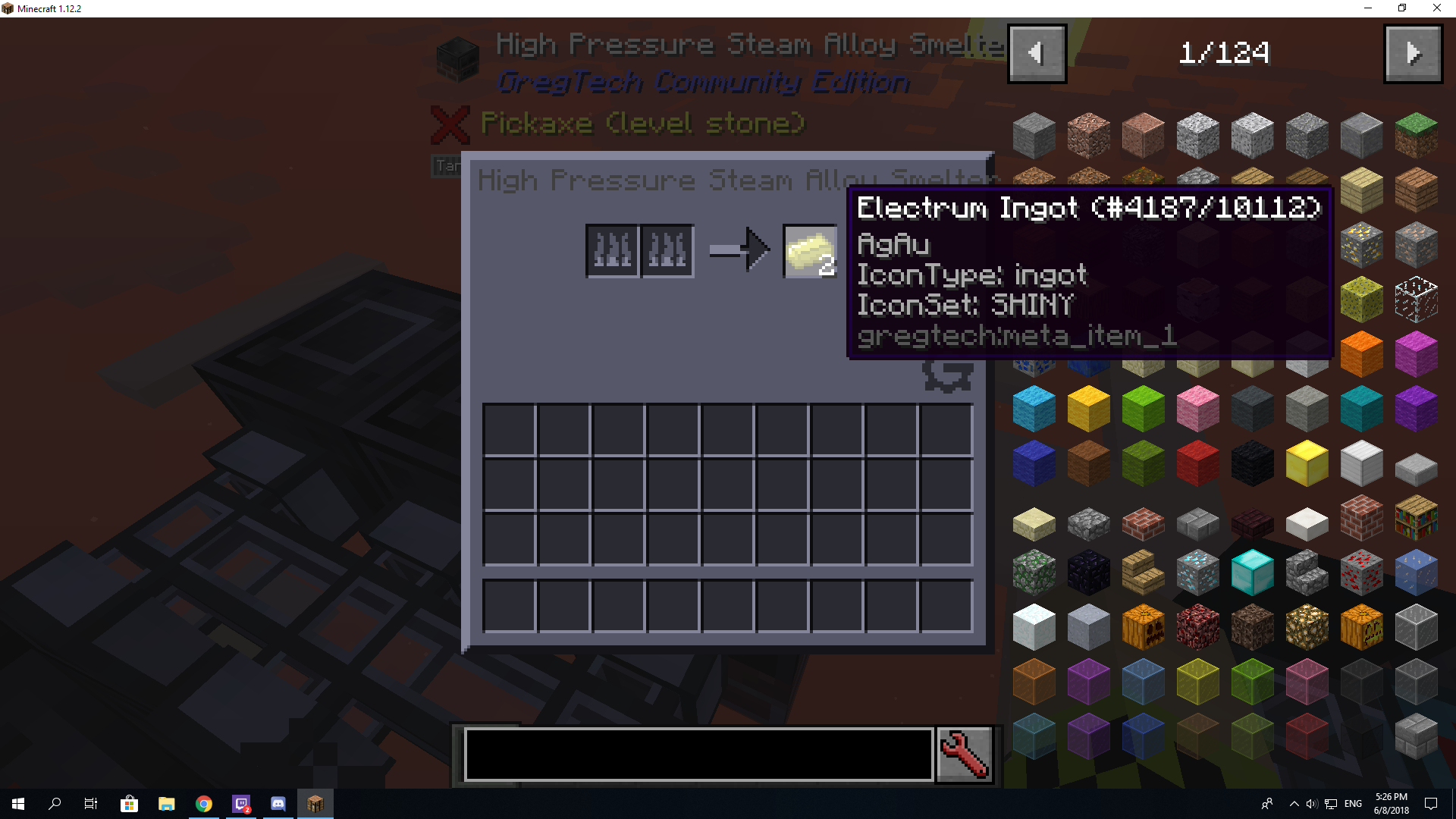Click the sponge block in item list
This screenshot has width=1456, height=819.
click(1361, 299)
